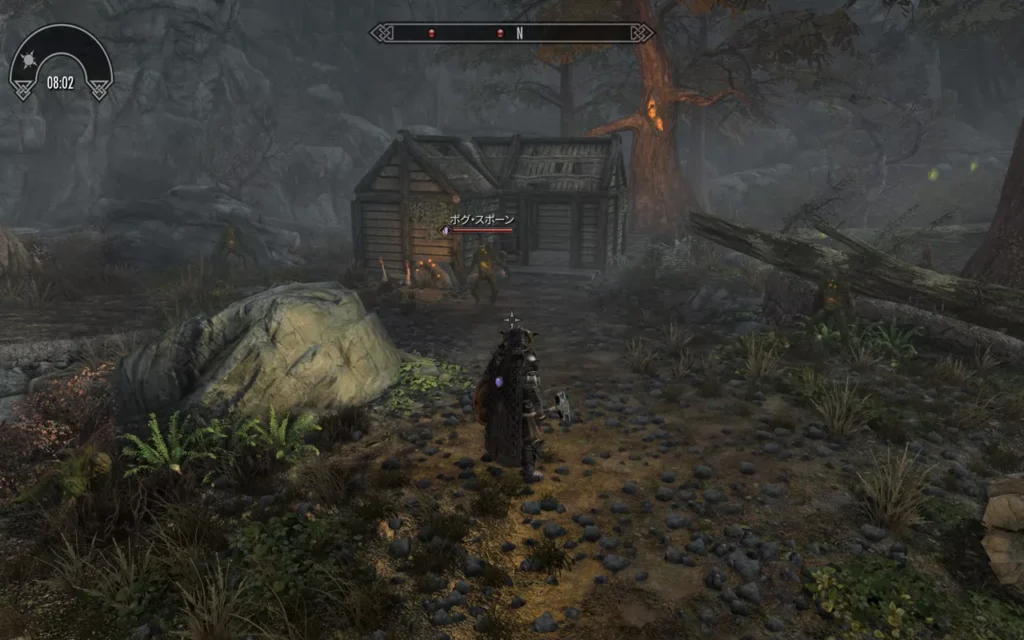
Task: Open the clock widget showing 08:02
Action: pyautogui.click(x=60, y=82)
